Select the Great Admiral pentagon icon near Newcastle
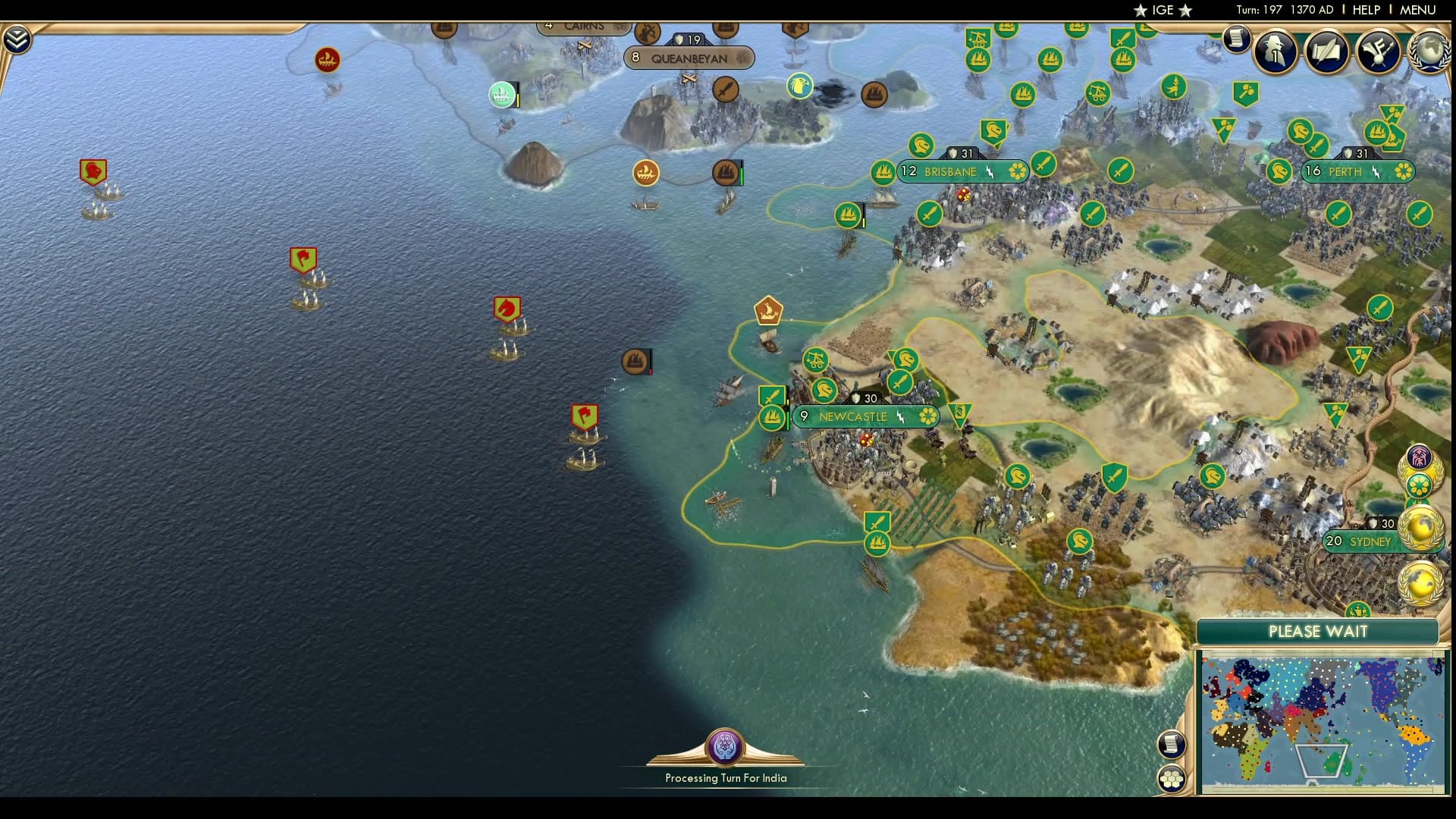 (x=768, y=311)
